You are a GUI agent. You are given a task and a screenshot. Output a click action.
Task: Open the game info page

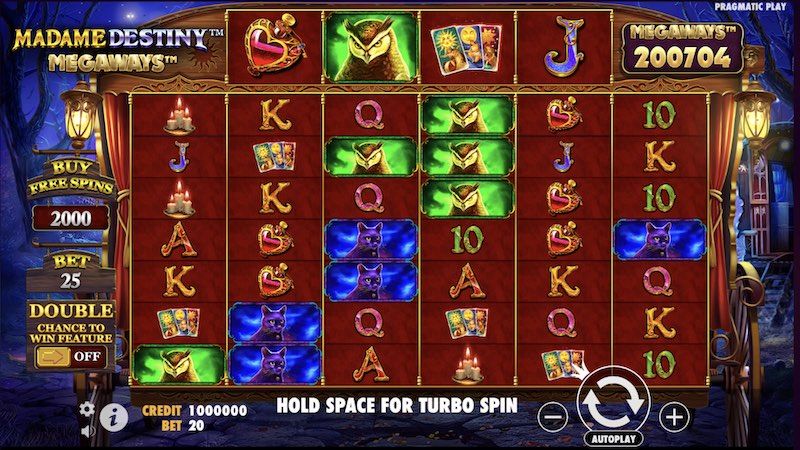click(x=114, y=416)
